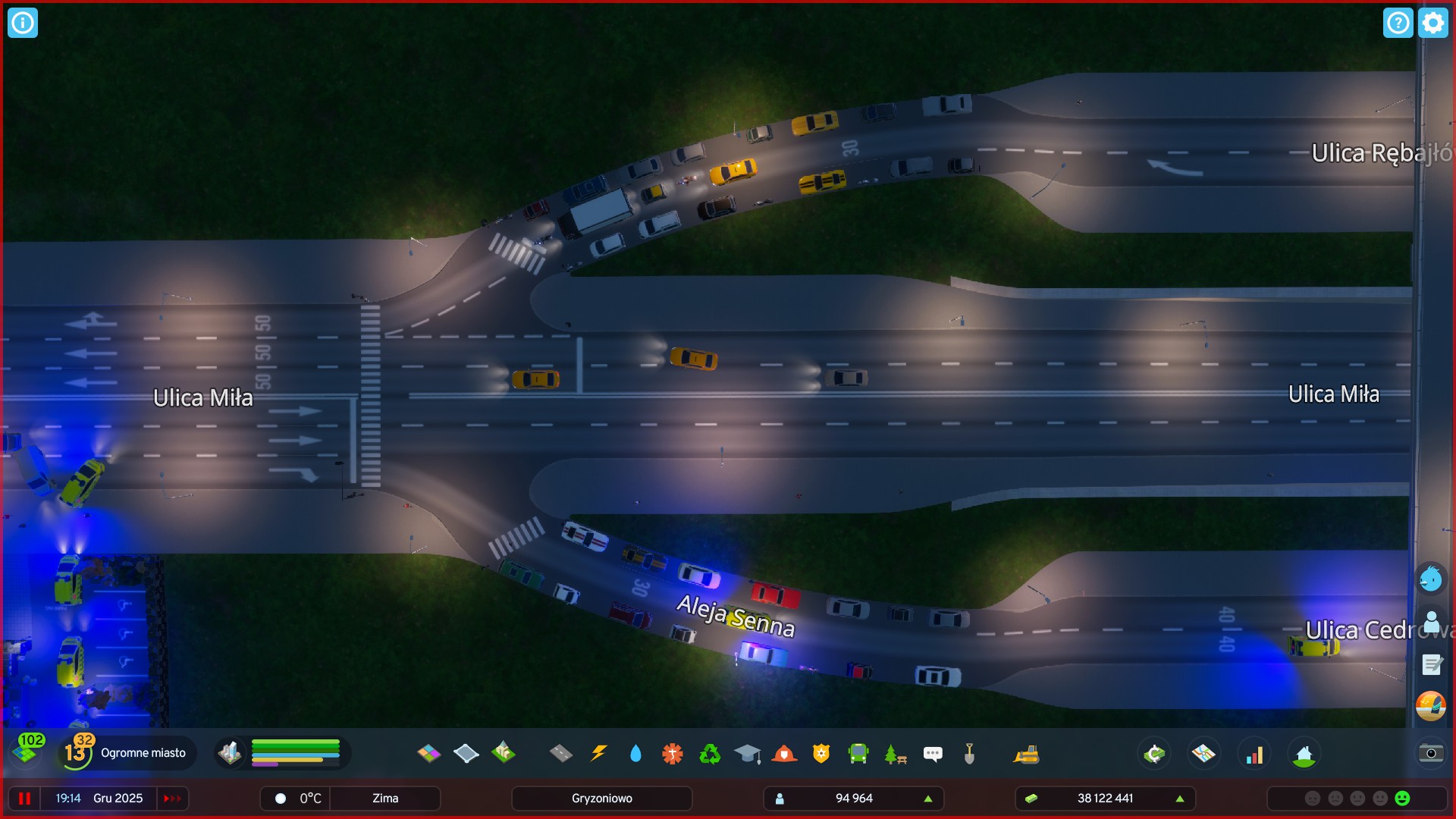Open the parks and recreation menu
Image resolution: width=1456 pixels, height=819 pixels.
click(895, 753)
